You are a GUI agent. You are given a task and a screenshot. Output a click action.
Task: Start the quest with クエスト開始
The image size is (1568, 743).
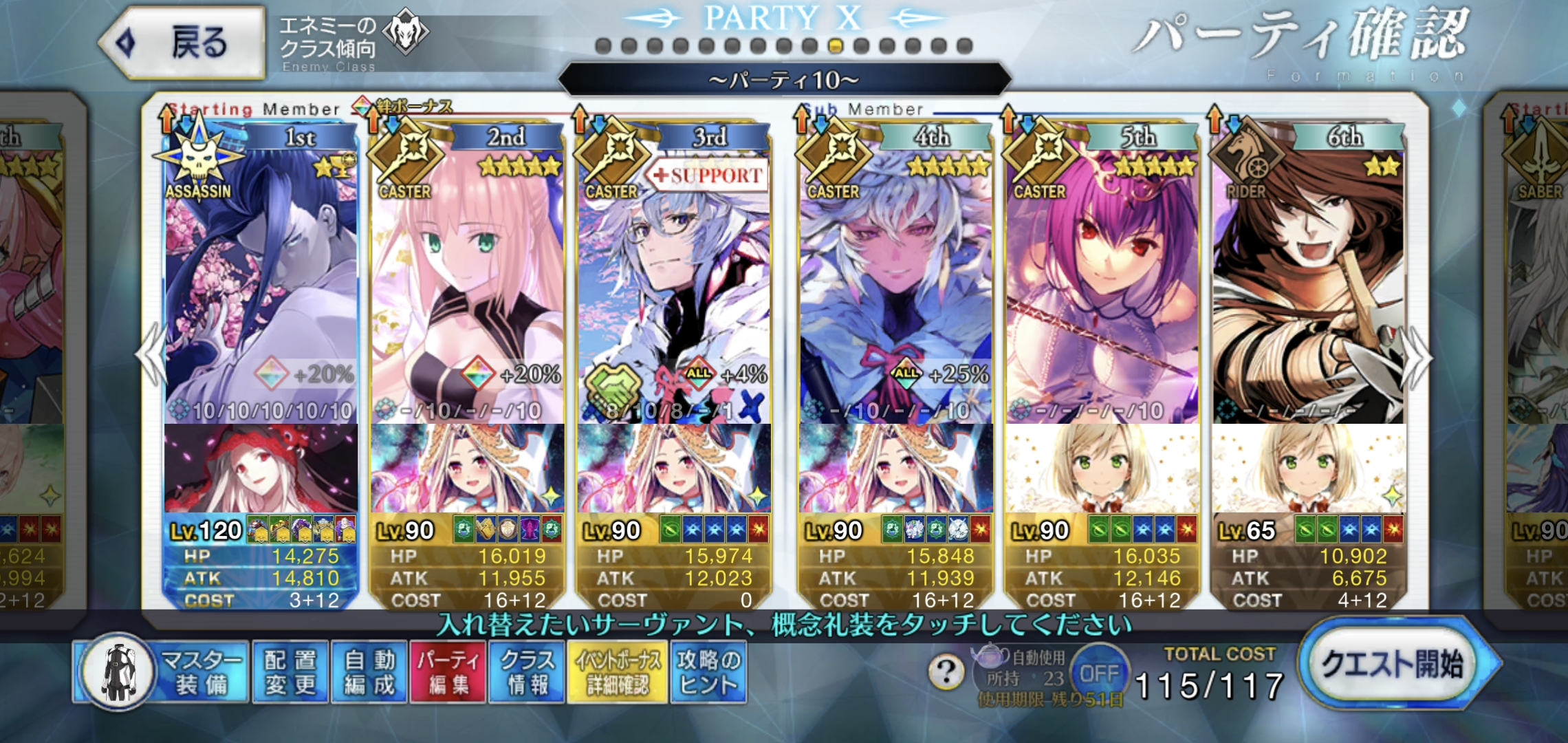(x=1393, y=664)
